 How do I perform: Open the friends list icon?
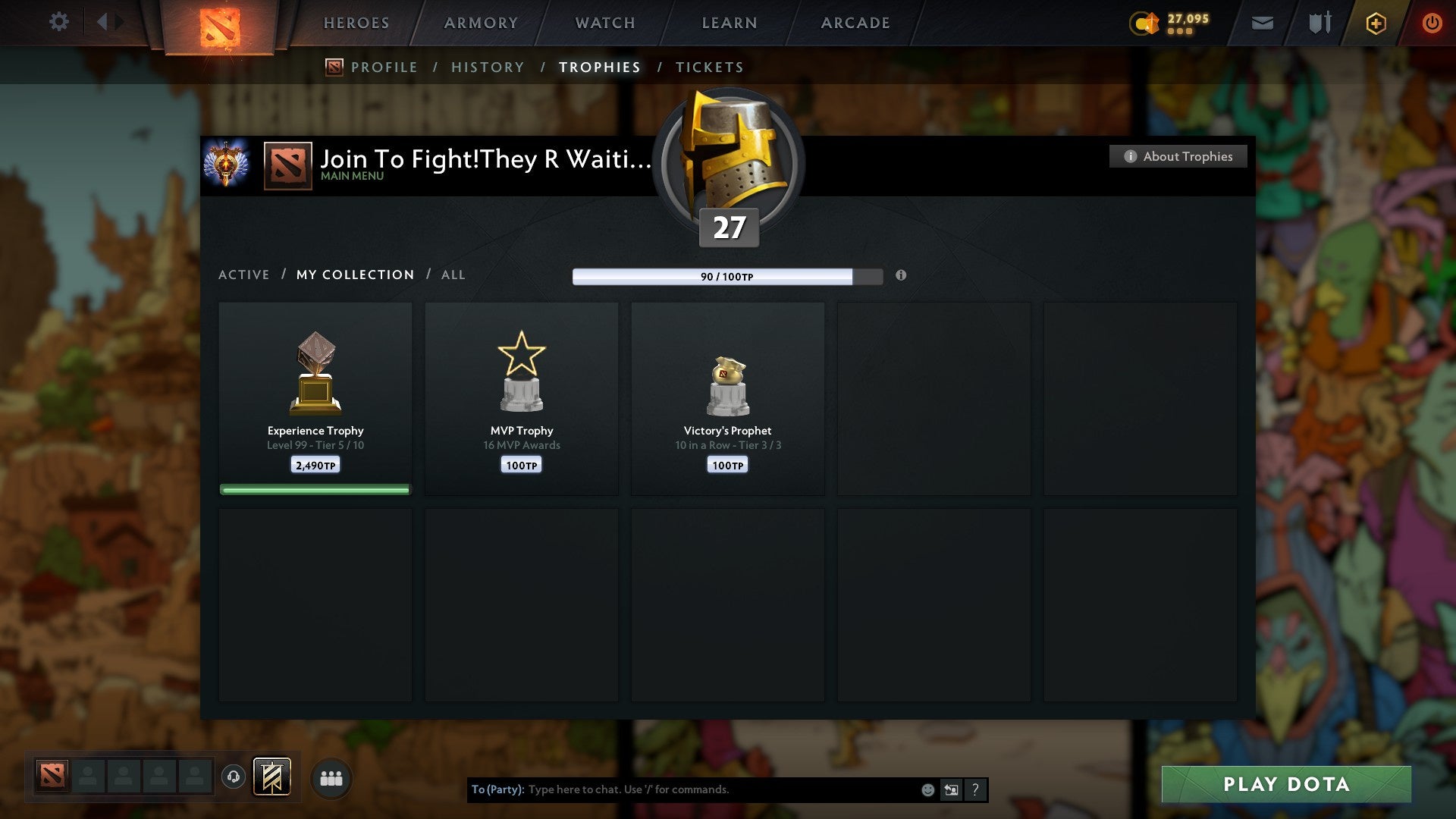tap(331, 777)
